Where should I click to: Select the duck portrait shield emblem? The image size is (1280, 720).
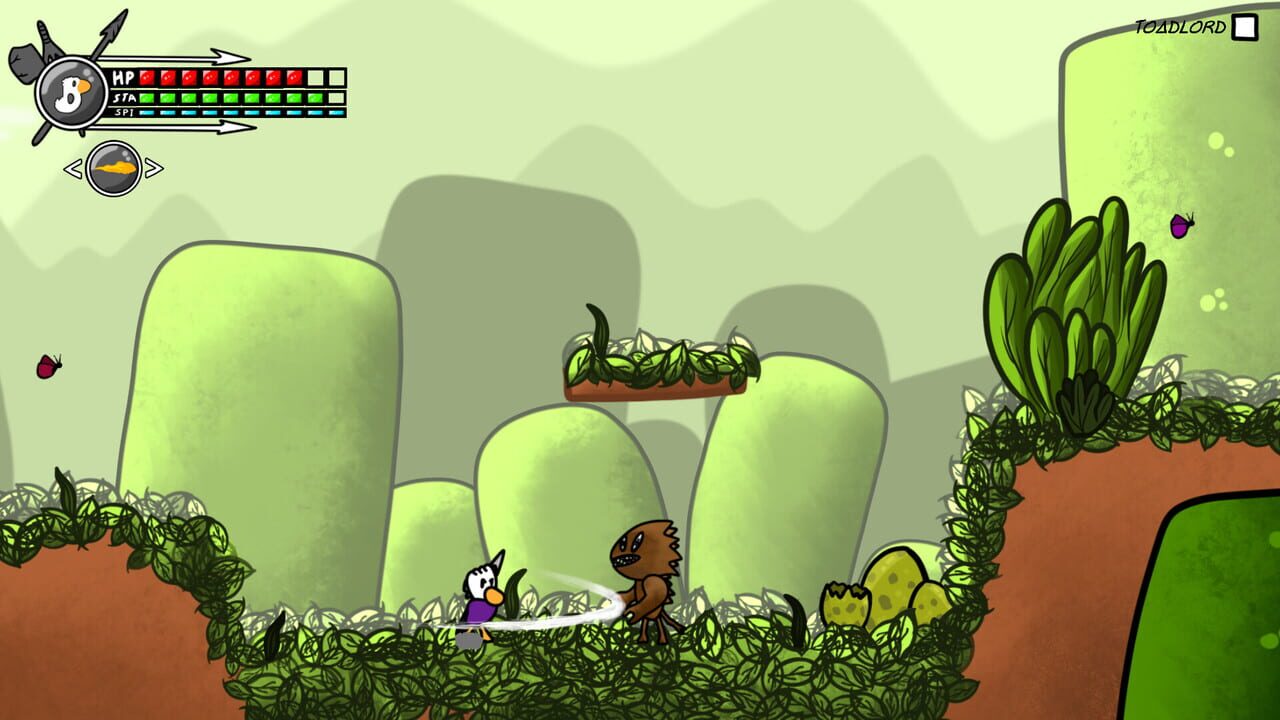click(x=70, y=92)
